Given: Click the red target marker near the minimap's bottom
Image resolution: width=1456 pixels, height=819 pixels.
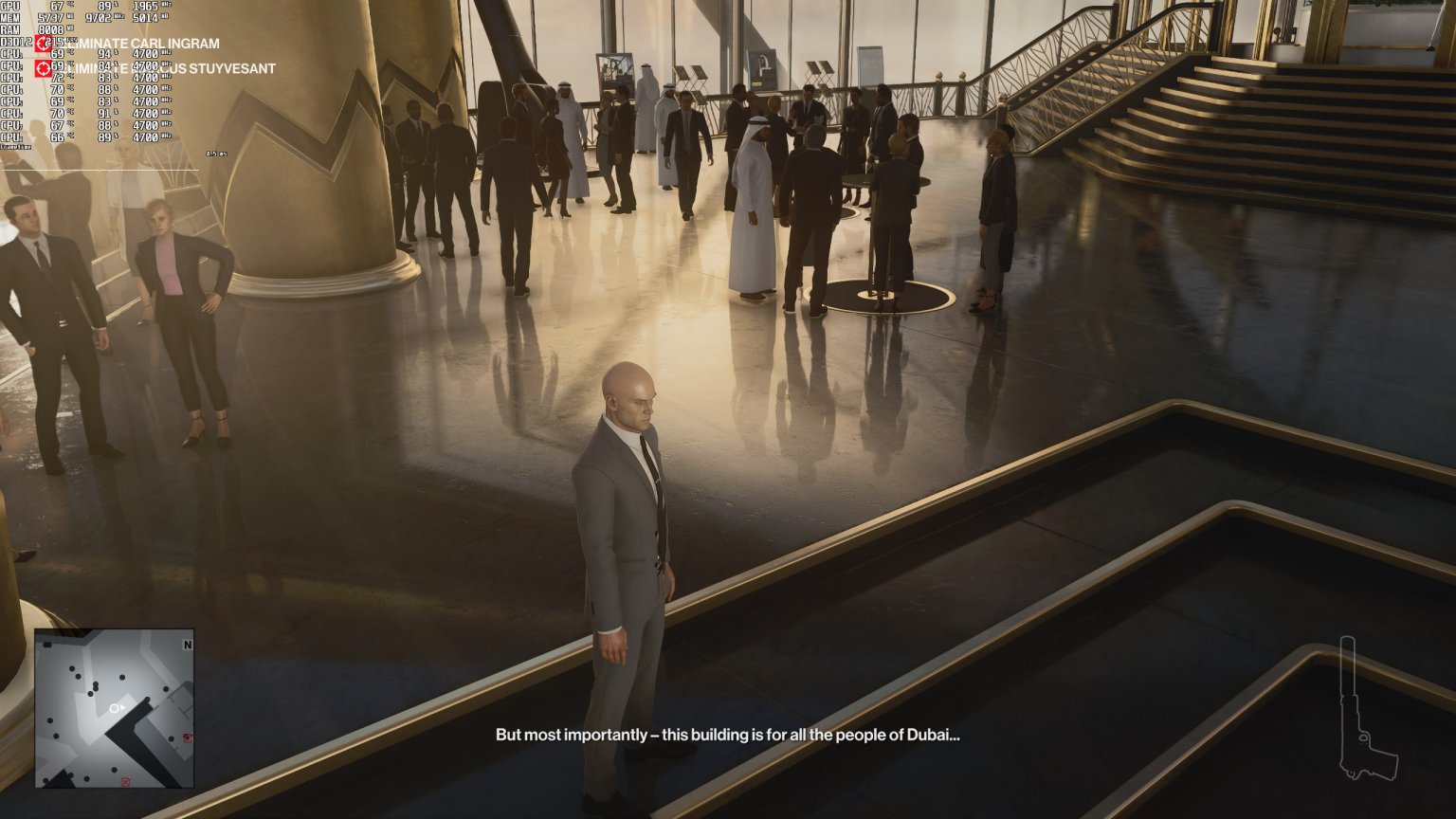Looking at the screenshot, I should pyautogui.click(x=124, y=781).
